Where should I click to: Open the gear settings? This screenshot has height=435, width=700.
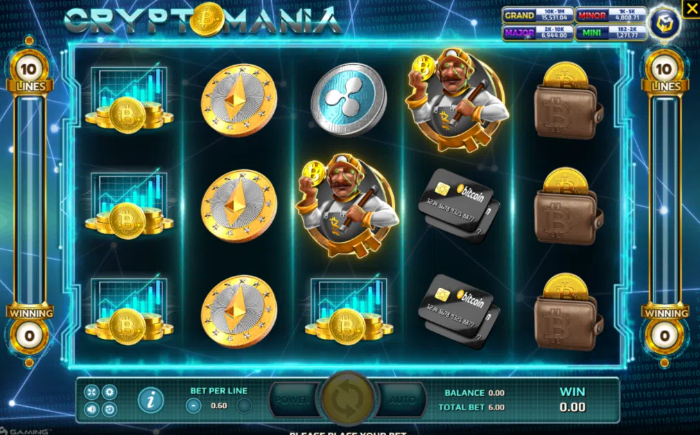(110, 392)
